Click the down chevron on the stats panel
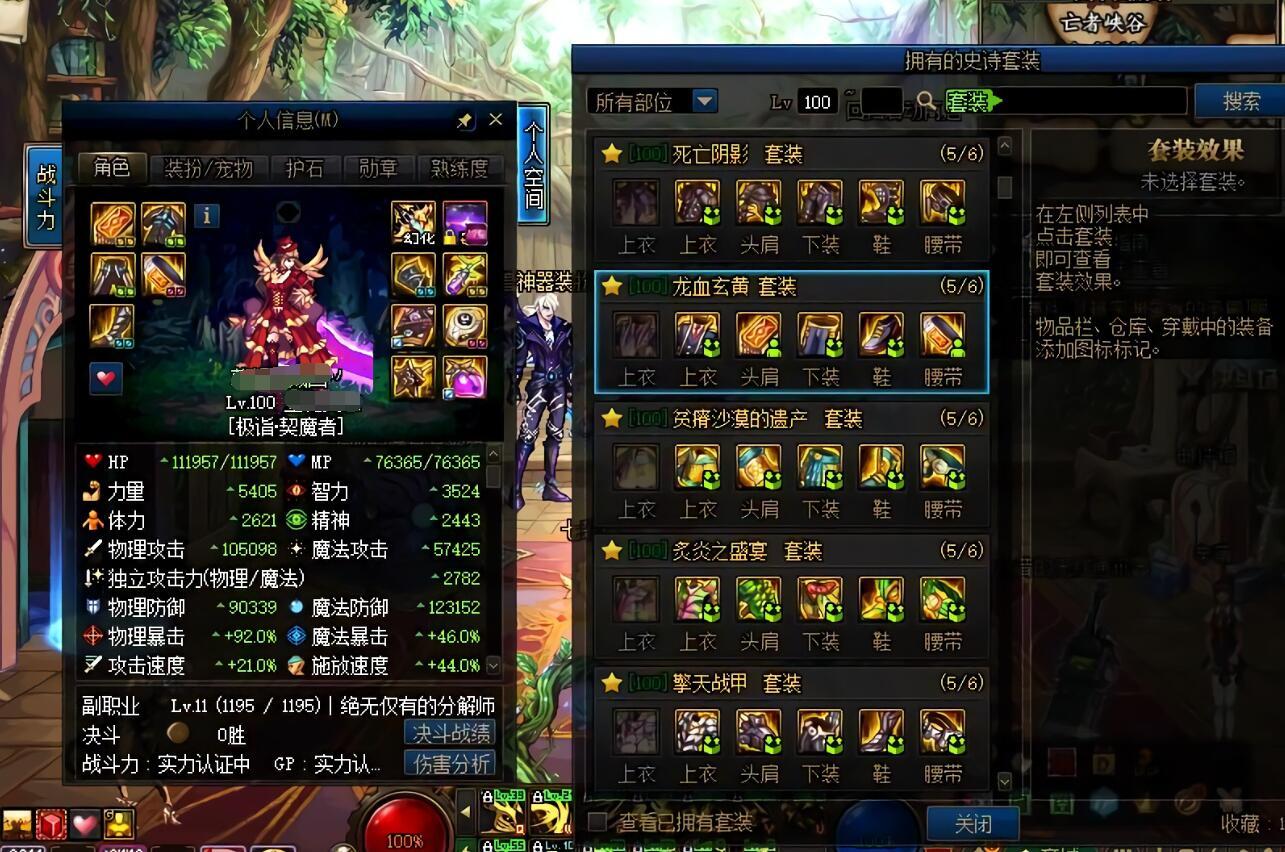 [492, 666]
